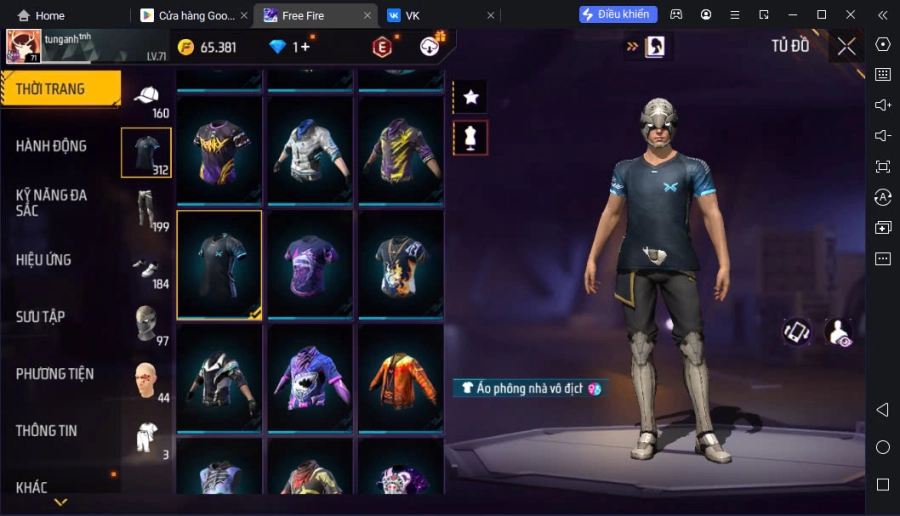Viewport: 900px width, 516px height.
Task: Open the Phương Tiện tab
Action: pyautogui.click(x=55, y=374)
